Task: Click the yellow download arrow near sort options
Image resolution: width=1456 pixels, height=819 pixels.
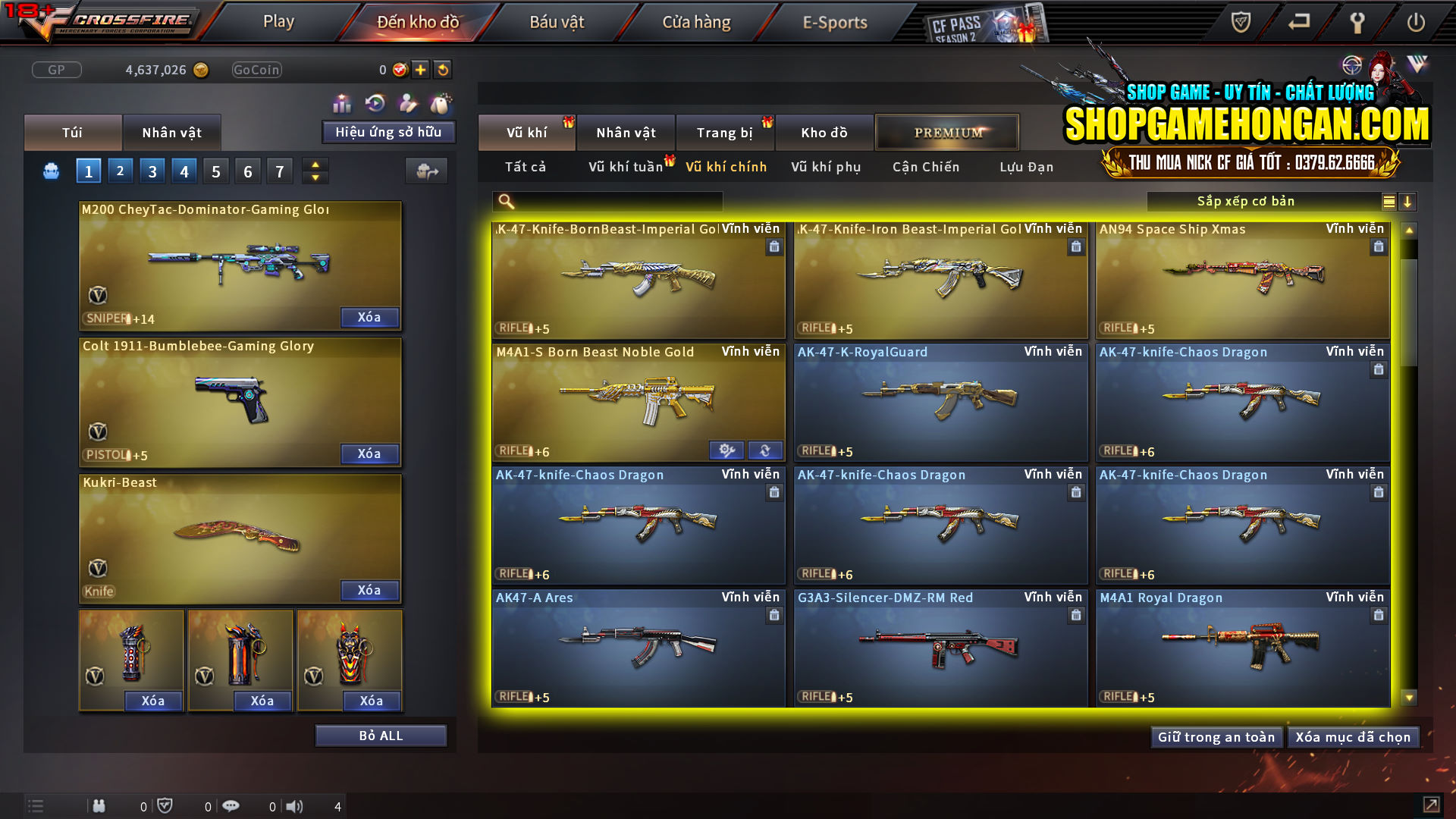Action: click(1408, 202)
